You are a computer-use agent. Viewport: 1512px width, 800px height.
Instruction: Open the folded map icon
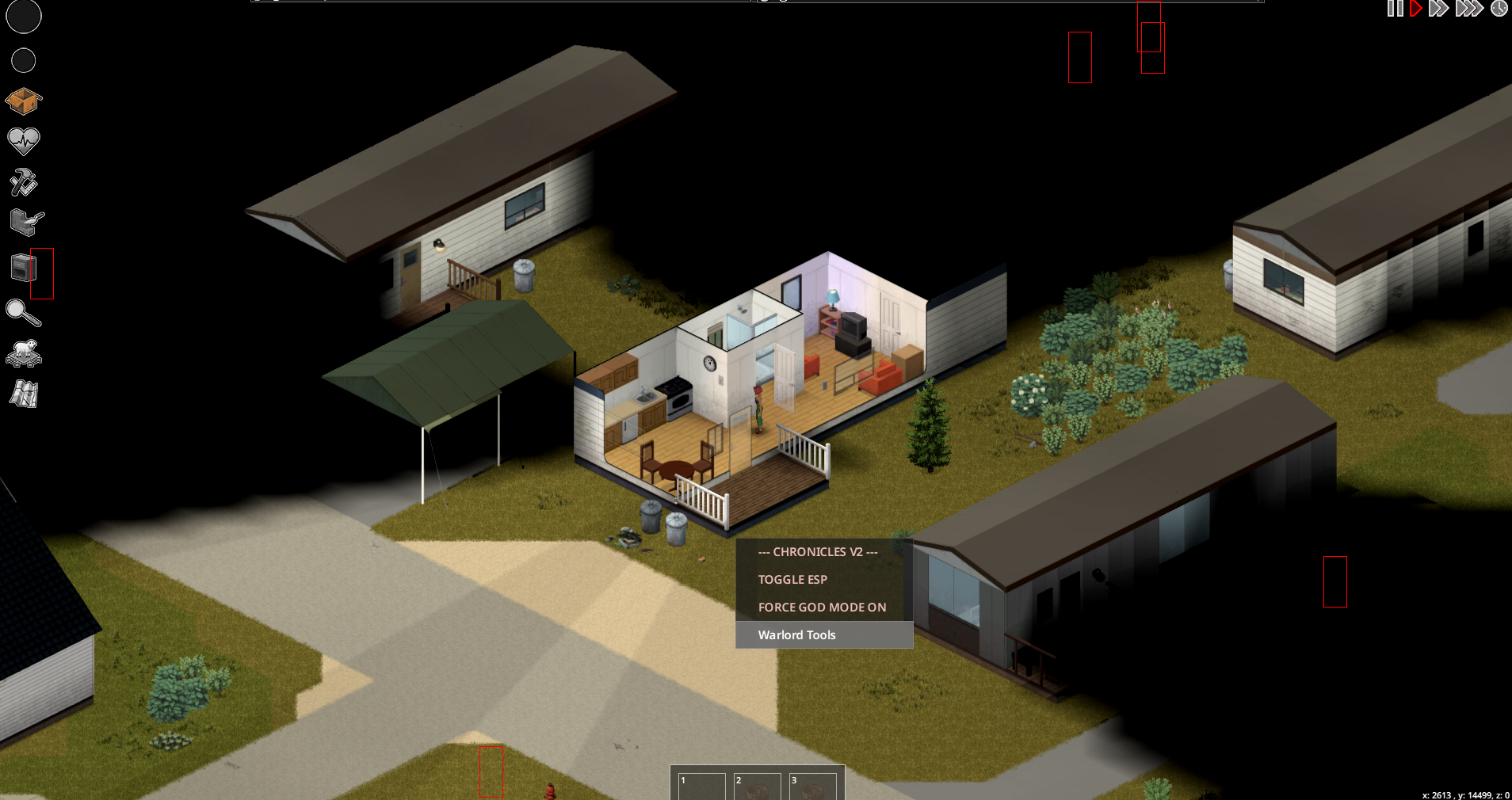pyautogui.click(x=24, y=394)
